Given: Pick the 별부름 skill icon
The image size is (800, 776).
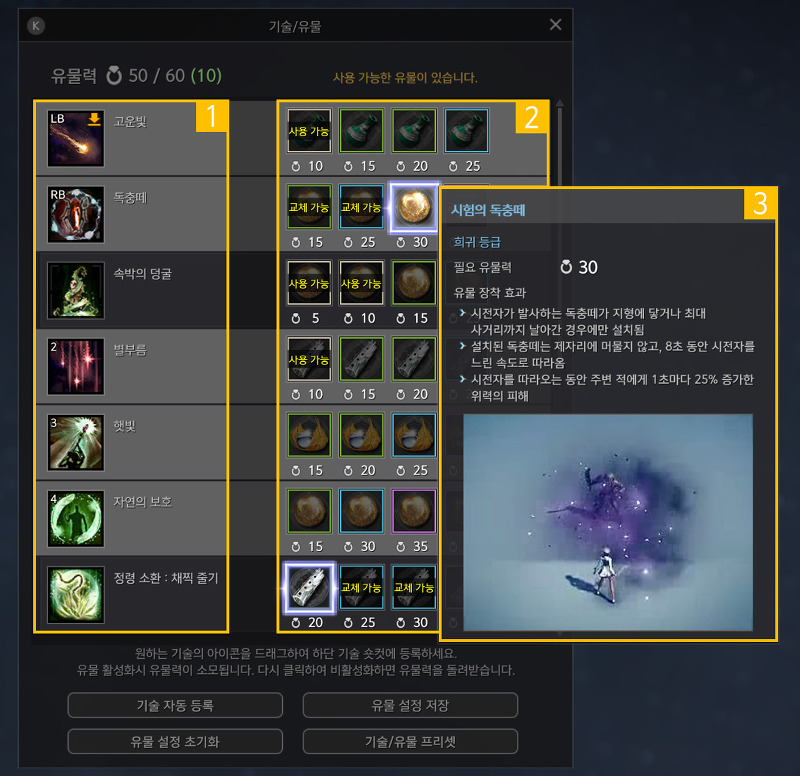Looking at the screenshot, I should tap(76, 364).
